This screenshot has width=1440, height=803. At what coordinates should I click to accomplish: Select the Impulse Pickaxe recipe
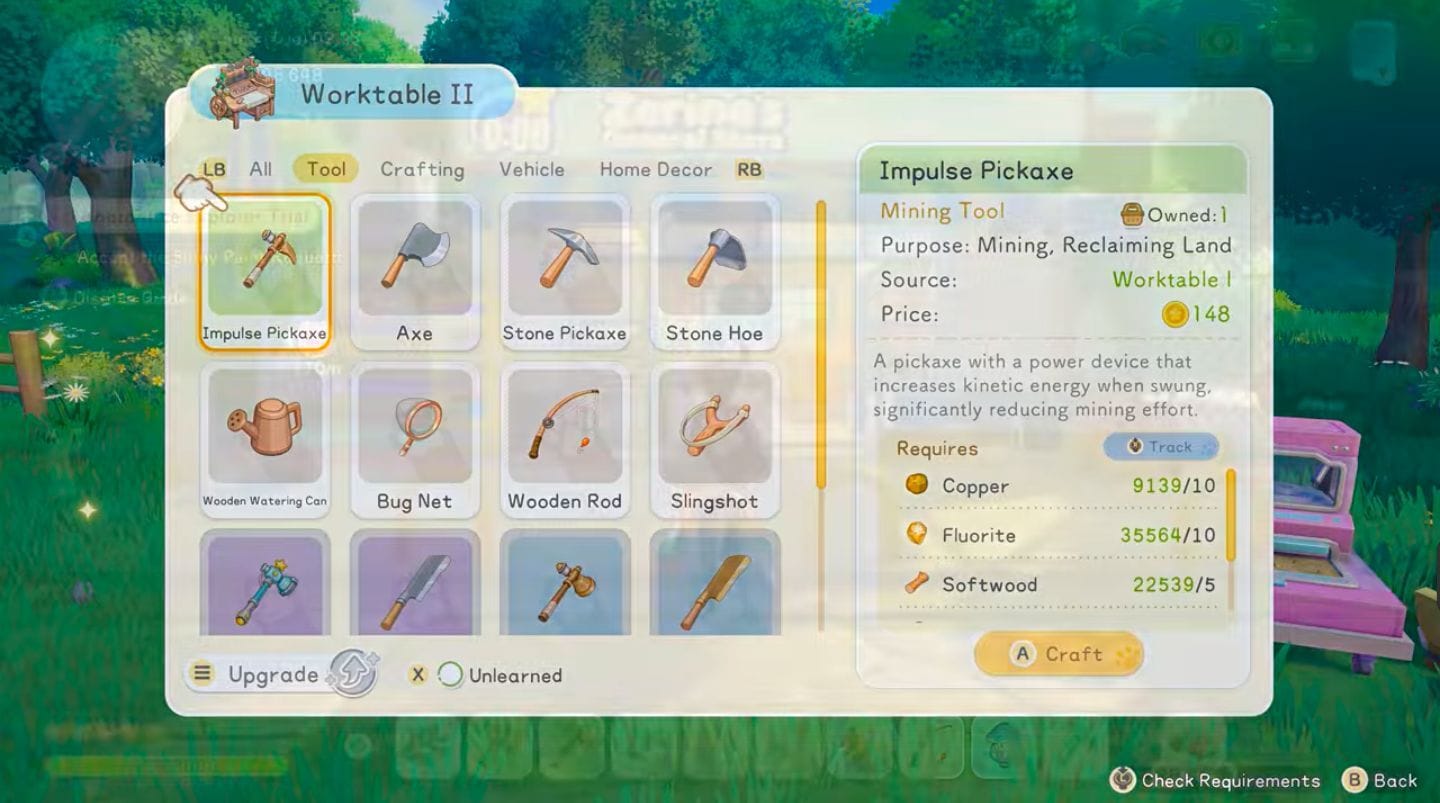264,265
